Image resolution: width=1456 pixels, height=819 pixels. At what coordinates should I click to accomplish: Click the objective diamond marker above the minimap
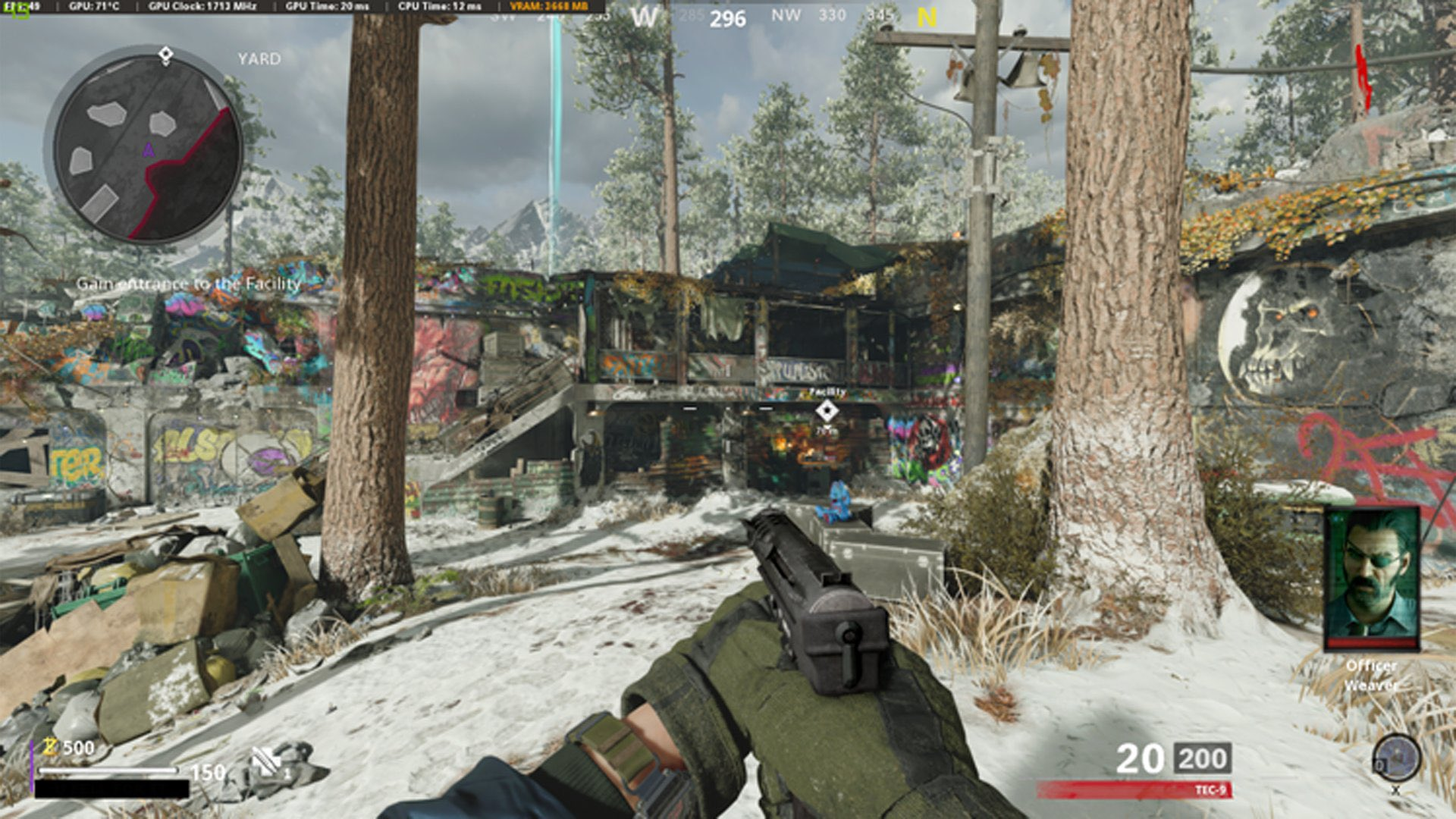(166, 55)
